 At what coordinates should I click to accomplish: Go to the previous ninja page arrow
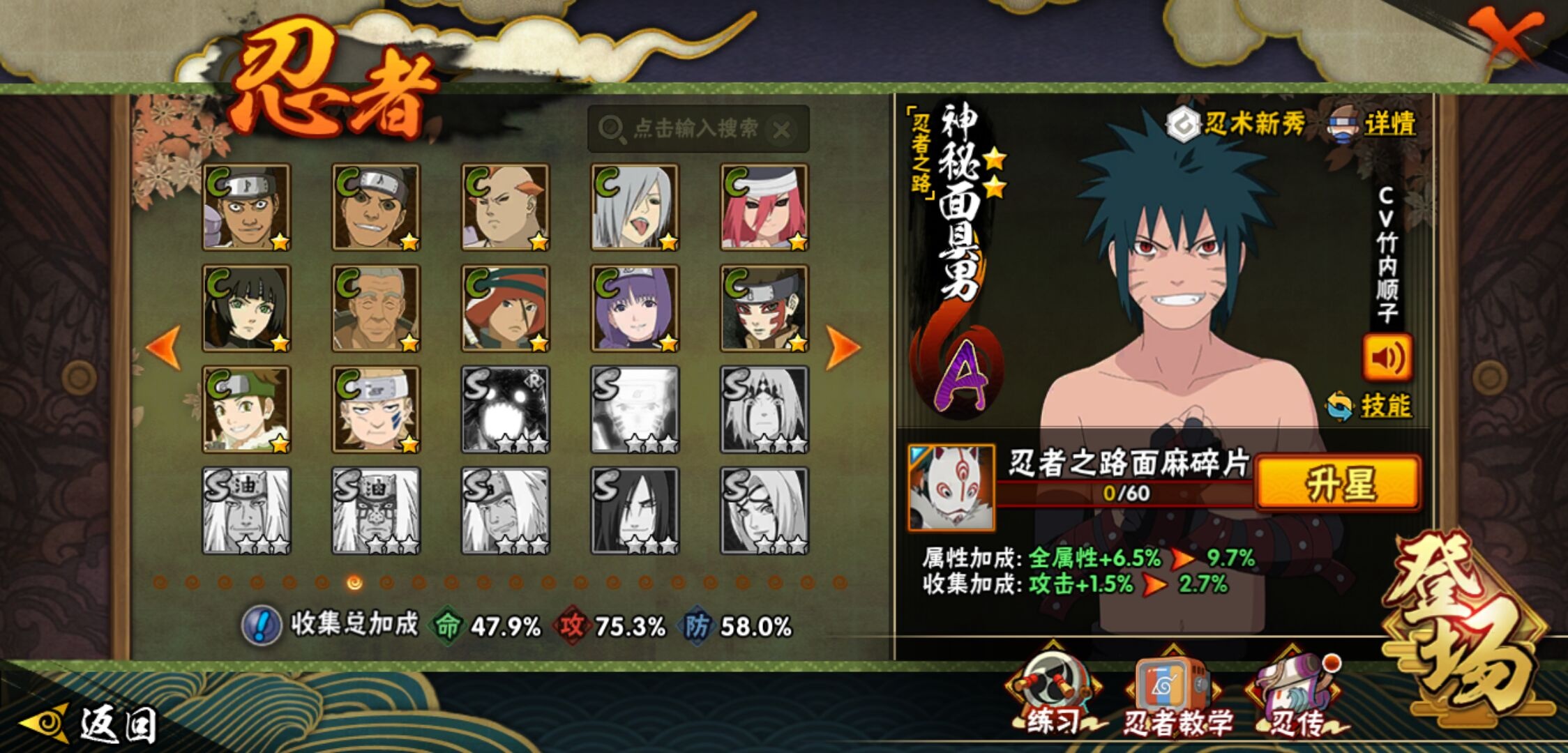(x=165, y=347)
